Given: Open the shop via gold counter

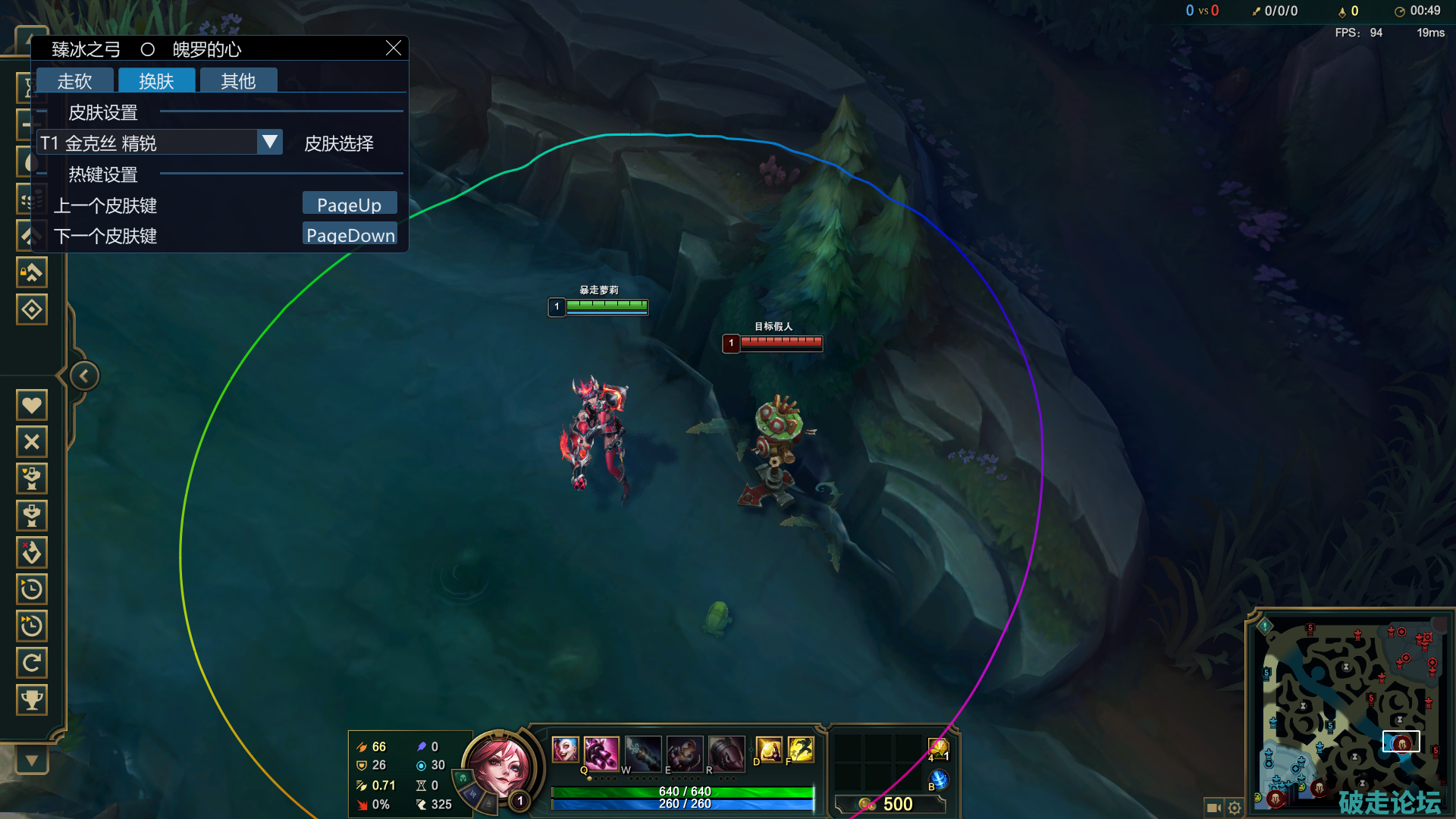Looking at the screenshot, I should pyautogui.click(x=891, y=804).
